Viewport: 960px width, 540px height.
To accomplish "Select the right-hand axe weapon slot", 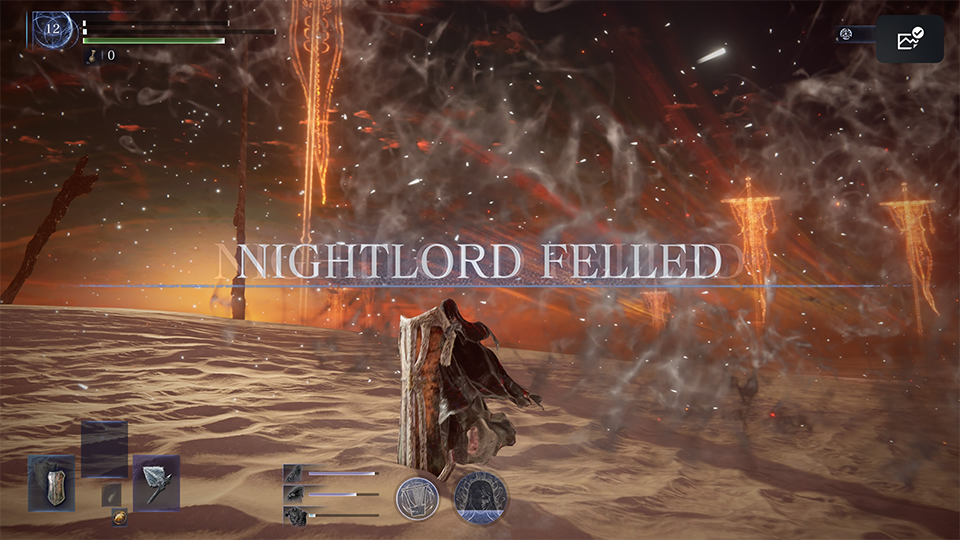I will pos(157,483).
